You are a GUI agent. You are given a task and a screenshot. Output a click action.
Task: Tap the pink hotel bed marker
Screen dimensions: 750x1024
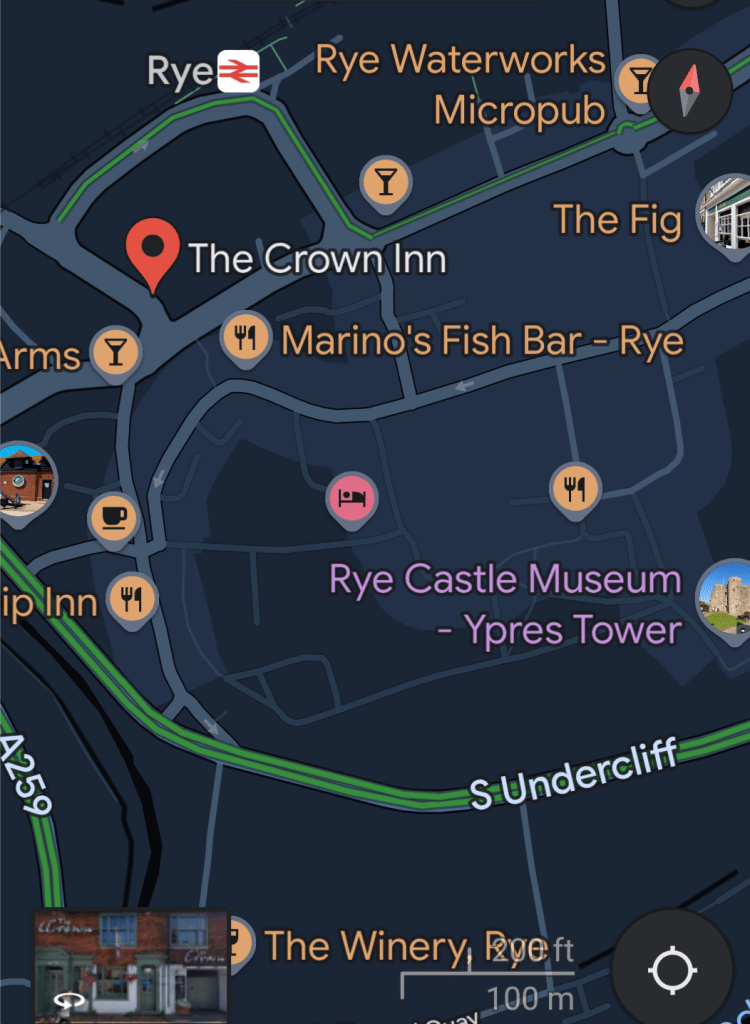point(352,498)
